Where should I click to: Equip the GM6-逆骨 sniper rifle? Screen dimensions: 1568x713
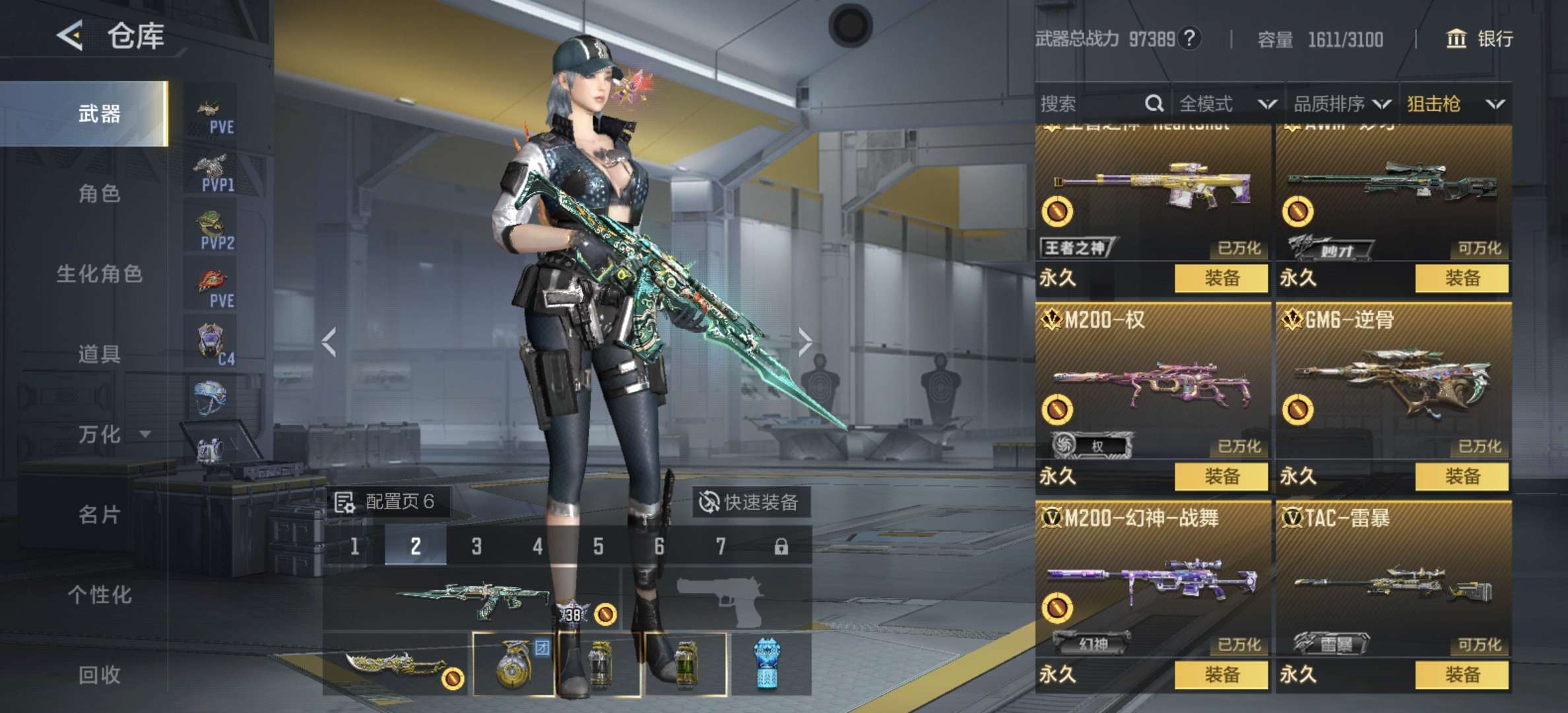point(1462,476)
